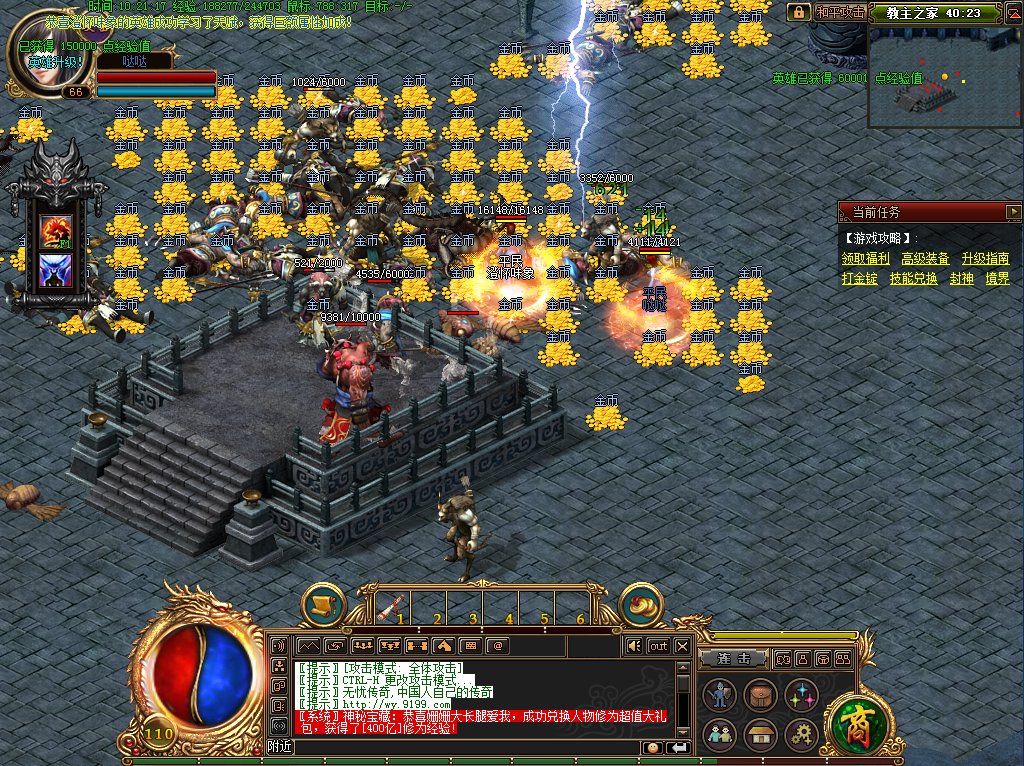The image size is (1024, 766).
Task: Open the gear settings icon
Action: [801, 735]
